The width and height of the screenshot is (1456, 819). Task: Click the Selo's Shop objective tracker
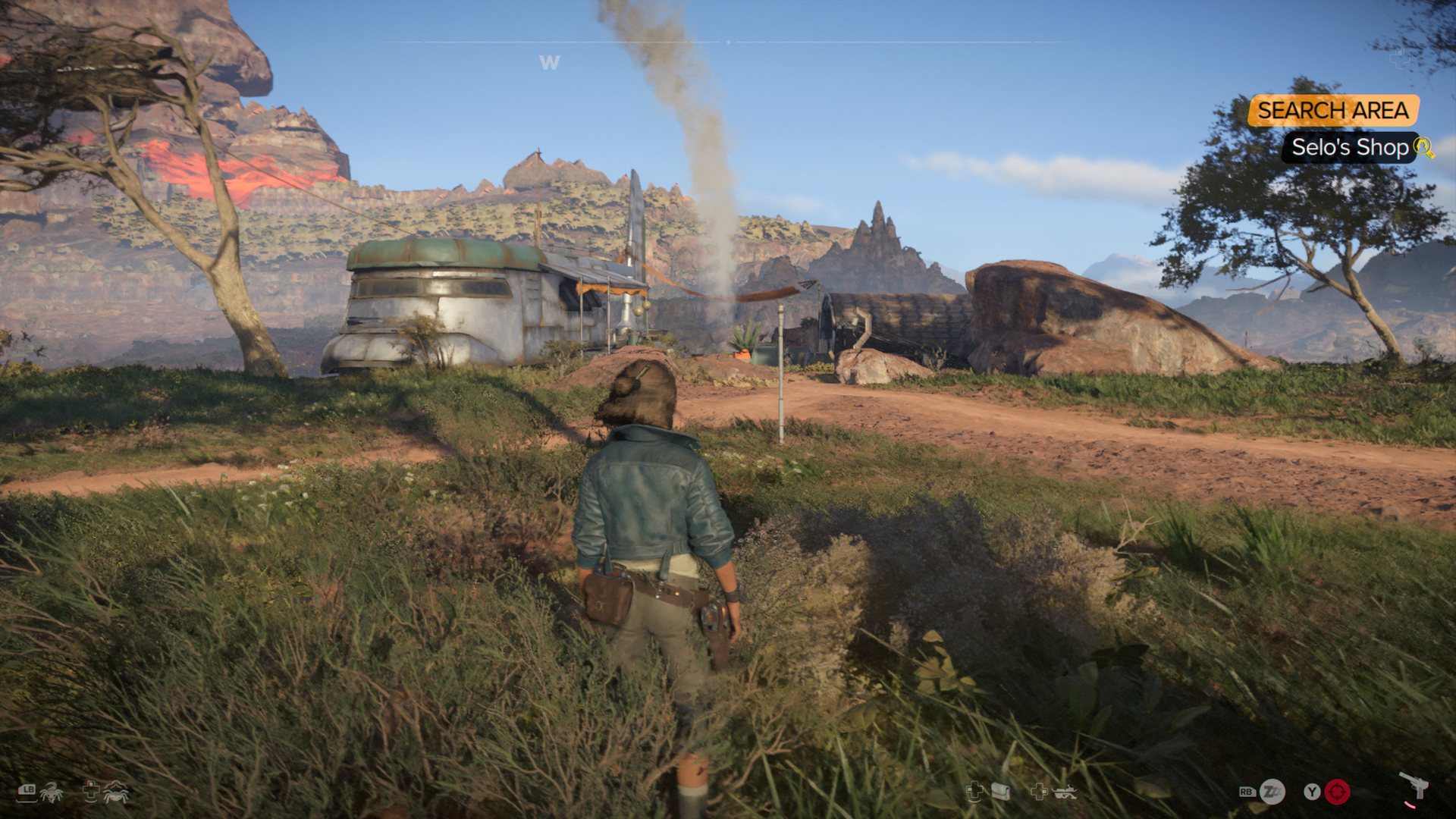1349,147
